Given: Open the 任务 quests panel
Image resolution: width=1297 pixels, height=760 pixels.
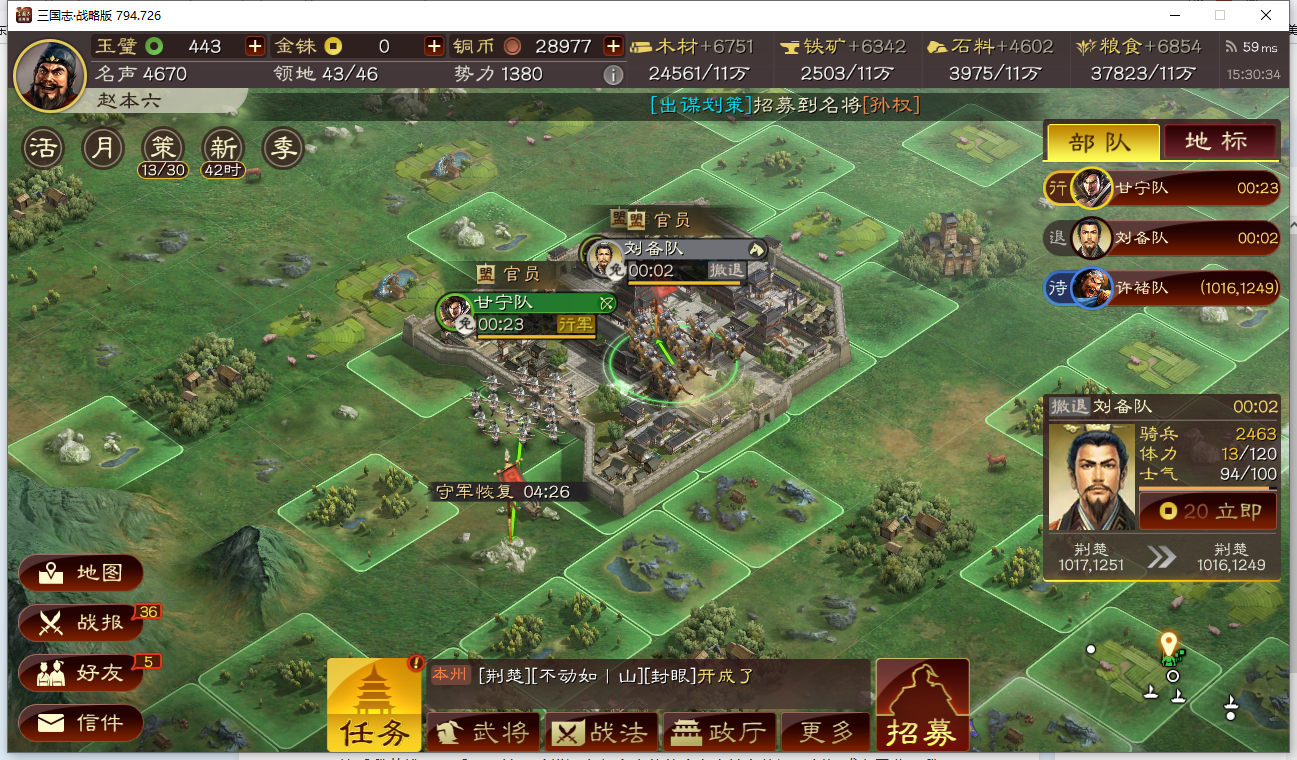Looking at the screenshot, I should 374,705.
